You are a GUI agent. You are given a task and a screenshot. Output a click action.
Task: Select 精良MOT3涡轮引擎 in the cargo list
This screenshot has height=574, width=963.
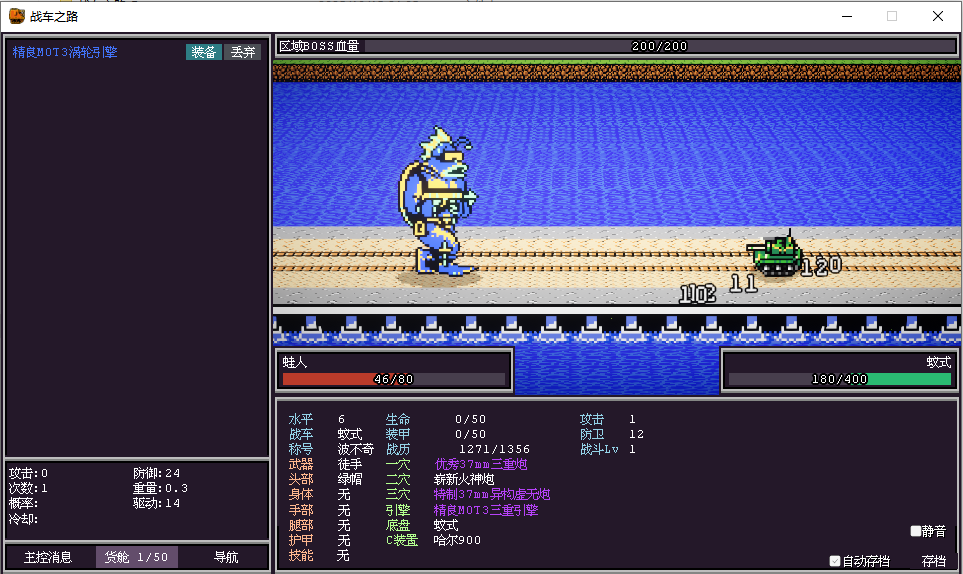pyautogui.click(x=65, y=52)
